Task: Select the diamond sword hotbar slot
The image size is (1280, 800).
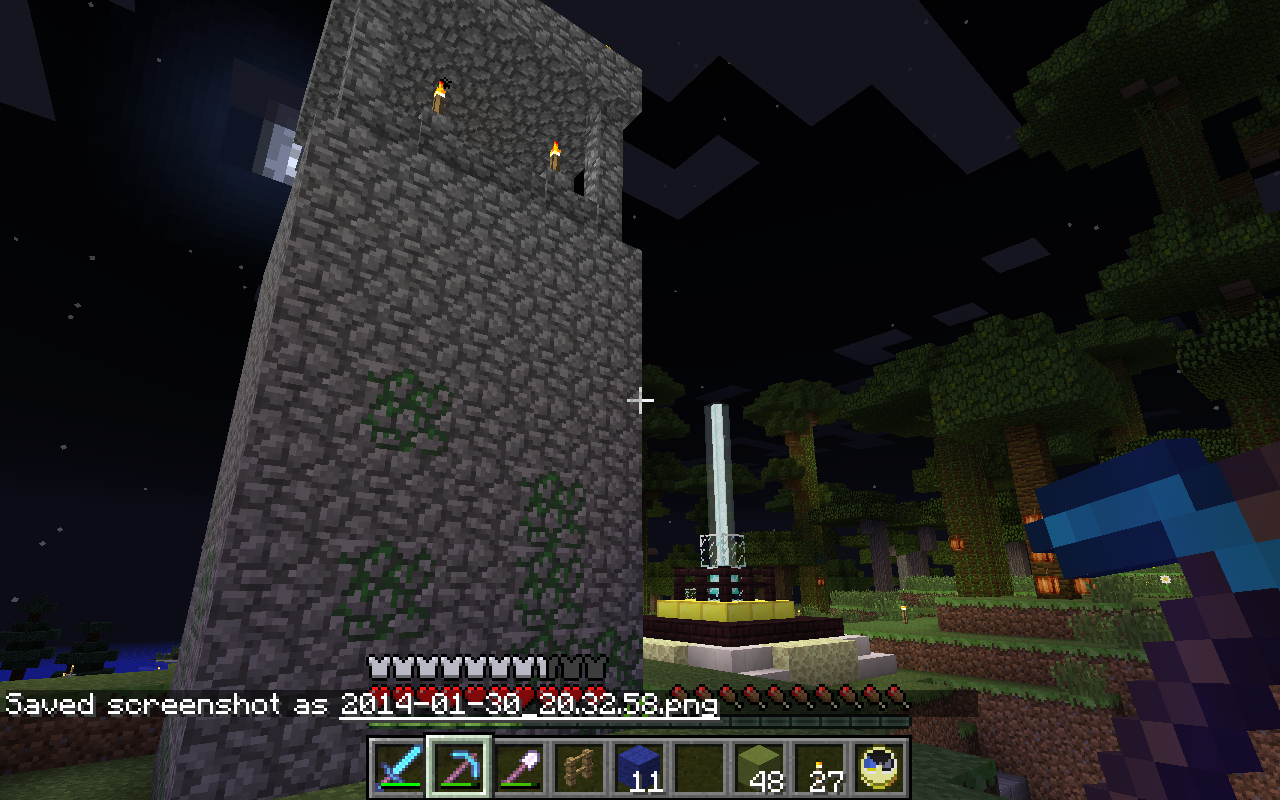Action: point(399,768)
